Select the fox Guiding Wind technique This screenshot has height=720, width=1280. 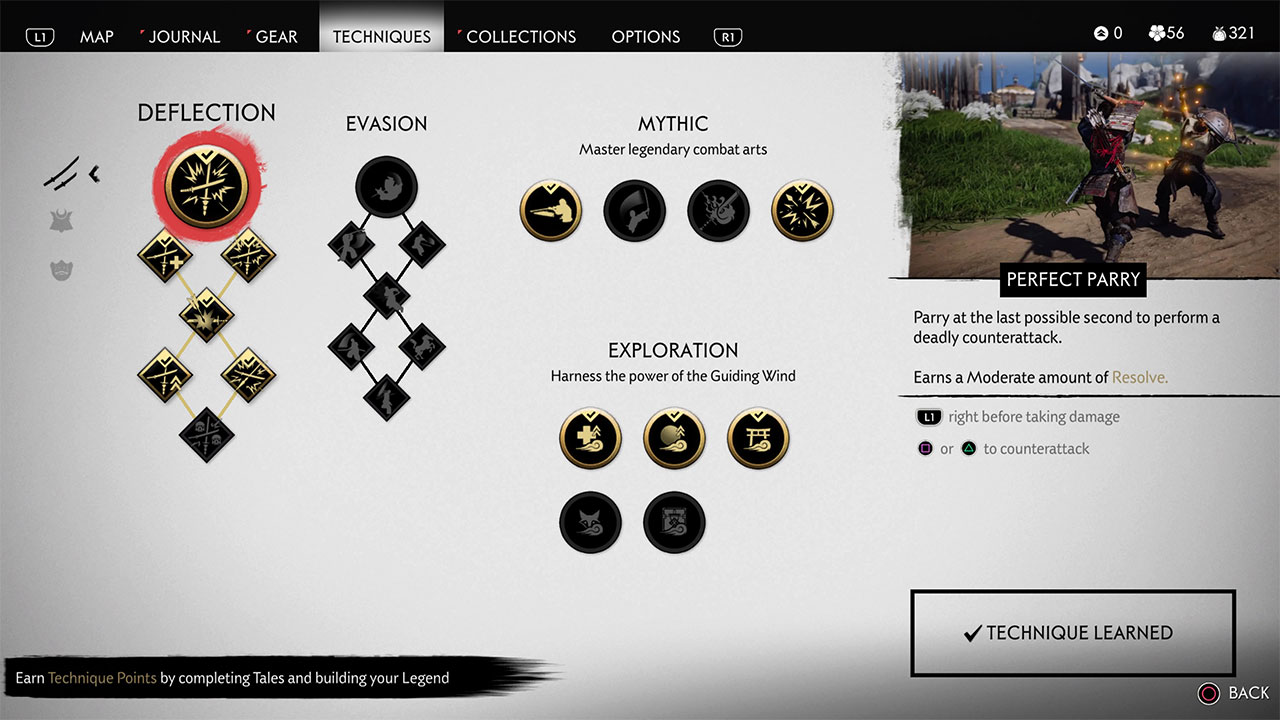tap(590, 522)
